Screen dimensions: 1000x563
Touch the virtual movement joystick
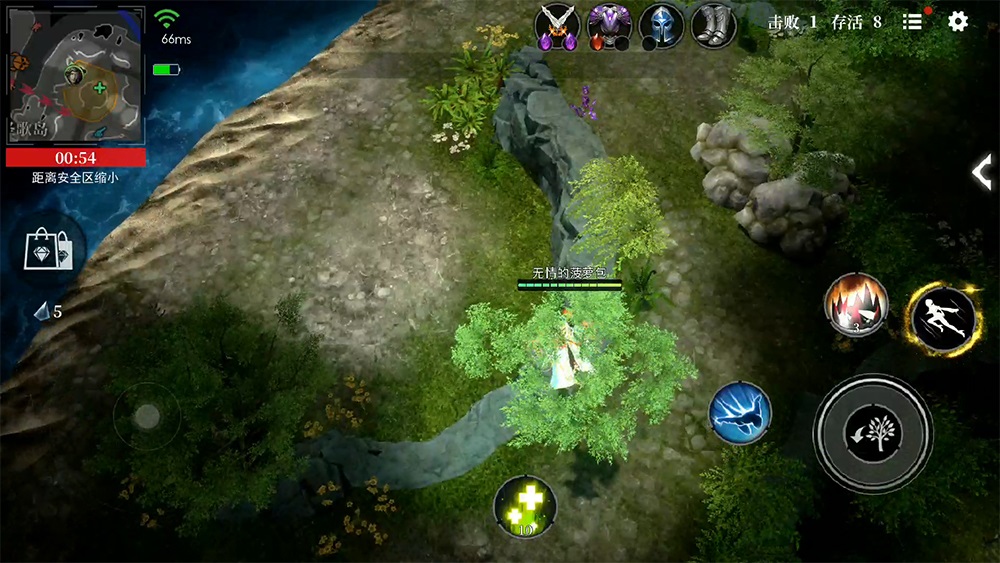click(147, 417)
